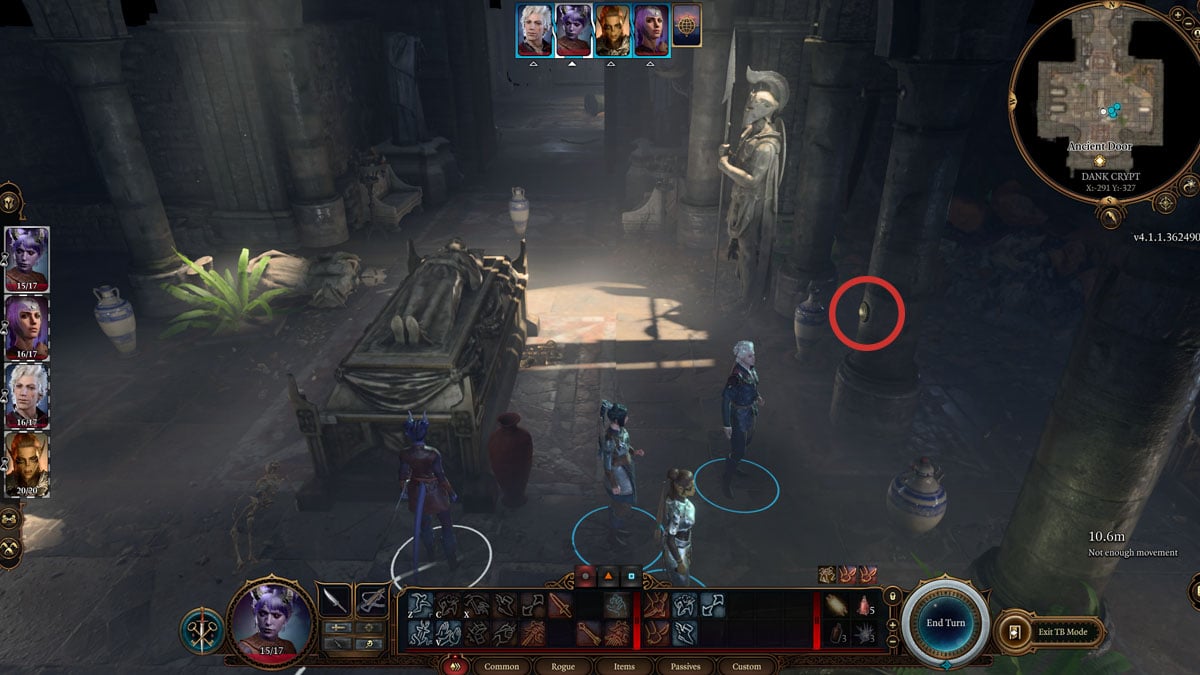Select the Passives hotbar tab
Viewport: 1200px width, 675px height.
click(685, 666)
